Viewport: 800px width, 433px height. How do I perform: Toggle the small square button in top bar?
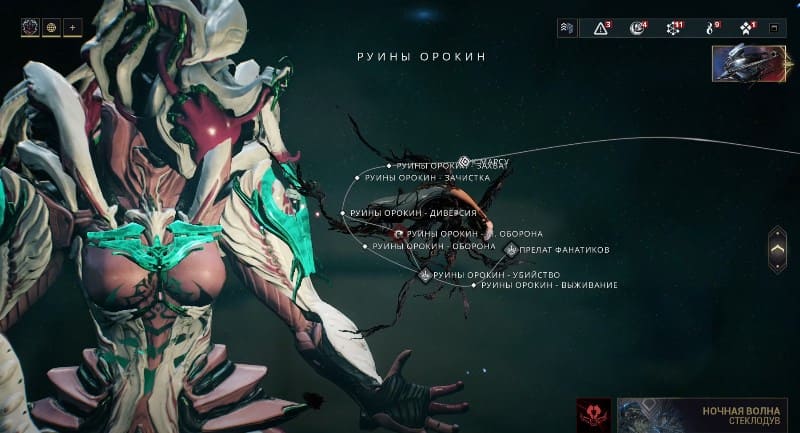(x=772, y=28)
